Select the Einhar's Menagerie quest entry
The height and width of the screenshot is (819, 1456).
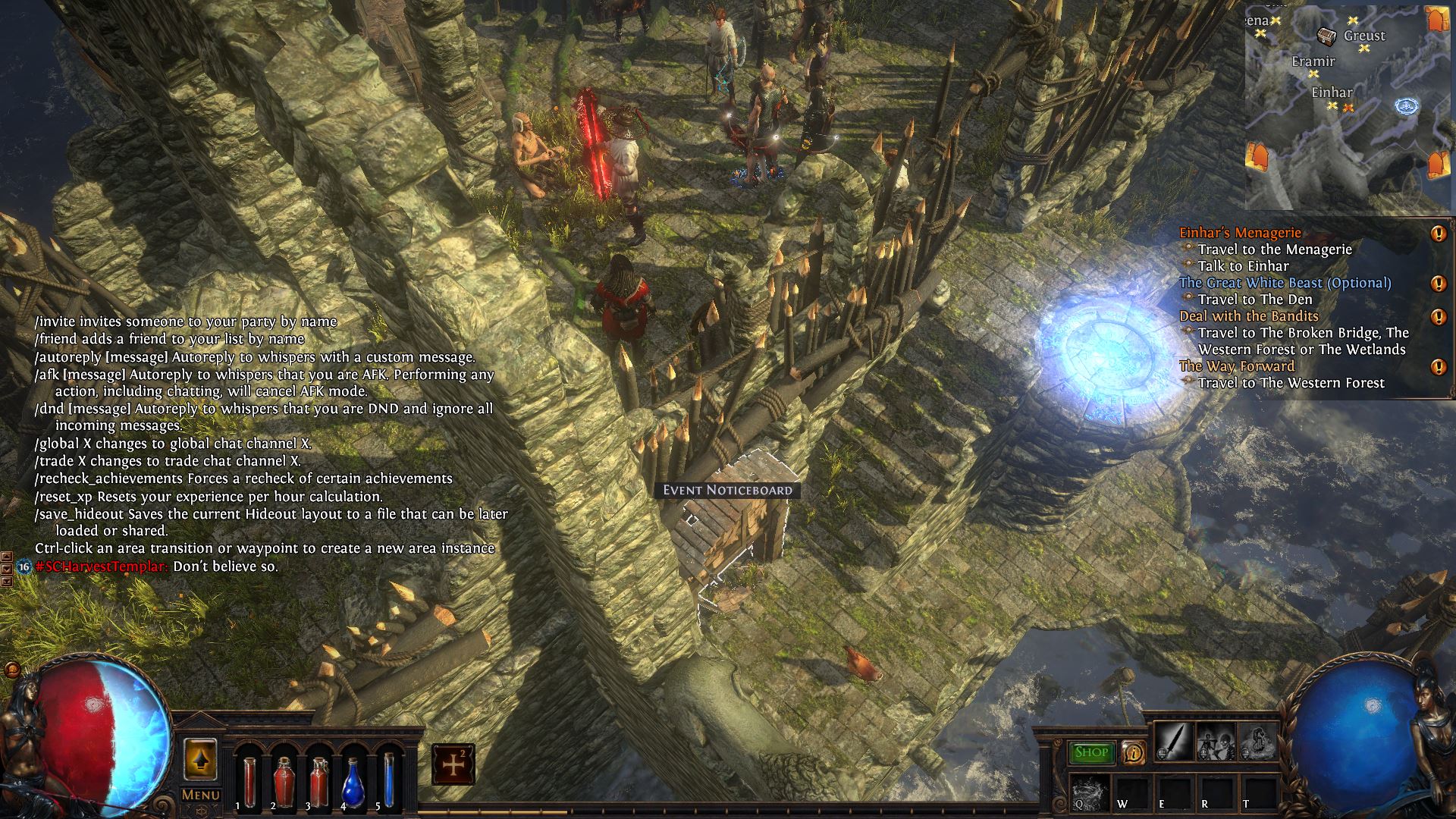[1240, 233]
